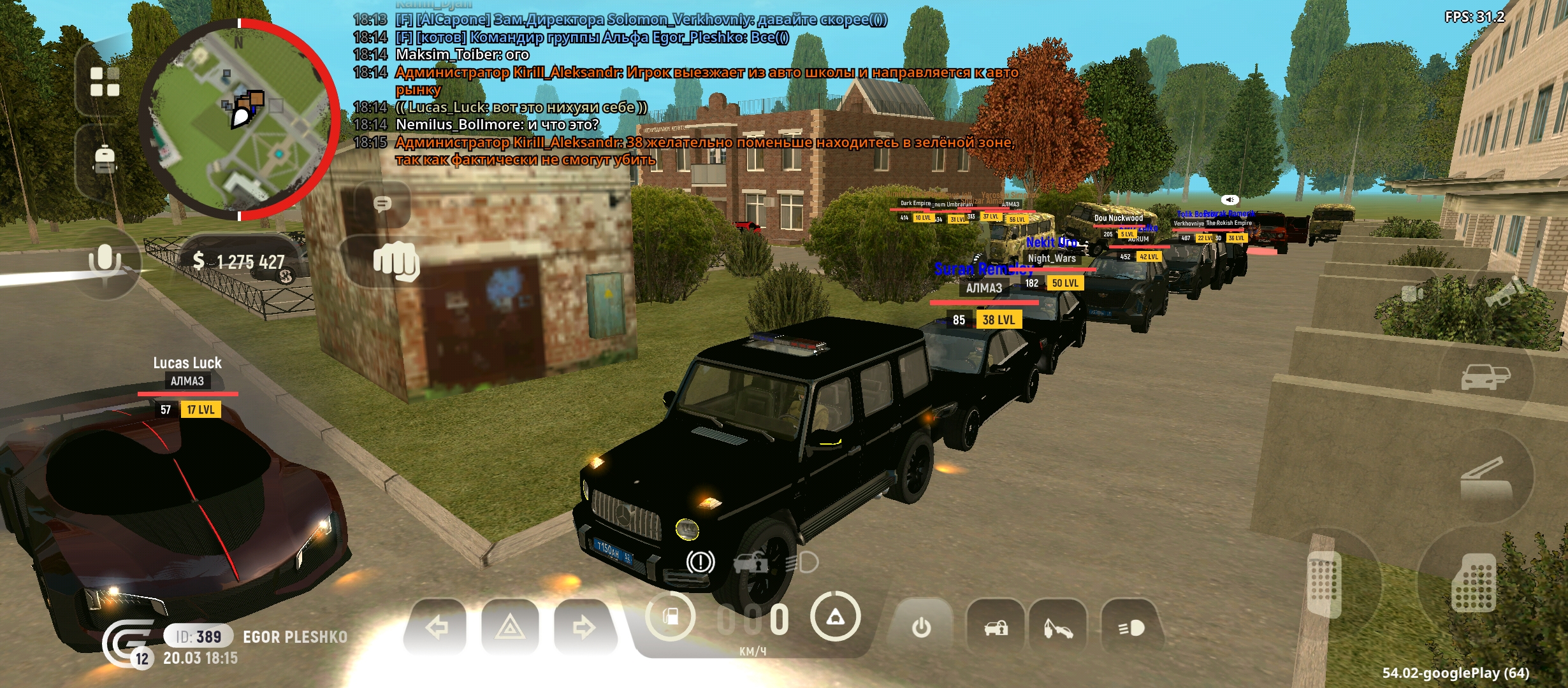Tap the circular minimap
1568x688 pixels.
(239, 119)
